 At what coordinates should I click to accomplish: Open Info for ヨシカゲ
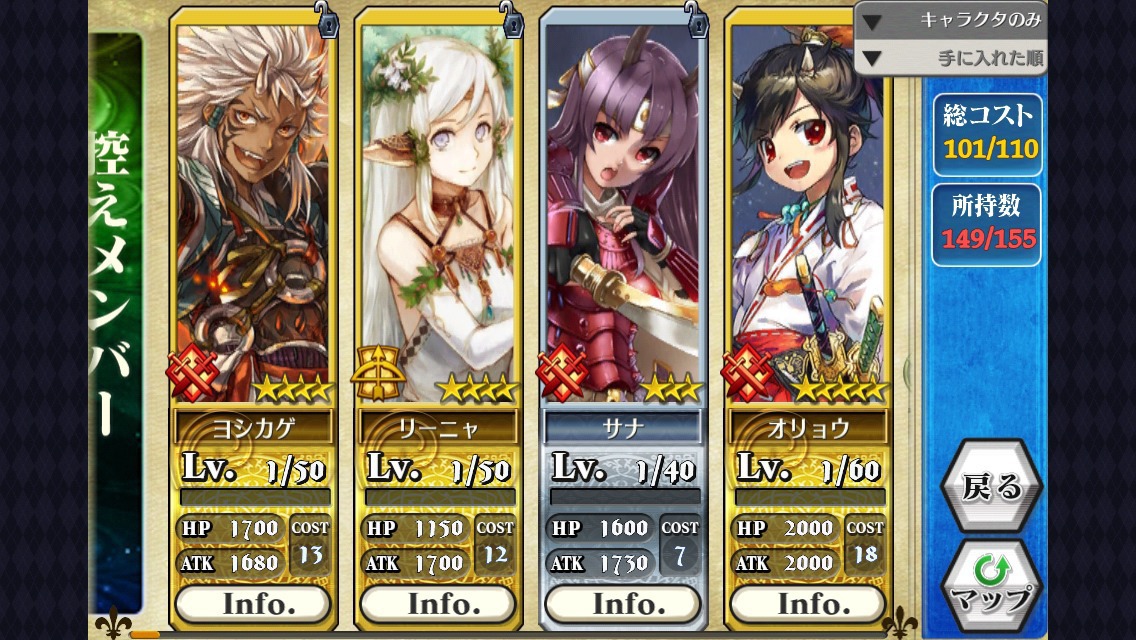click(253, 604)
